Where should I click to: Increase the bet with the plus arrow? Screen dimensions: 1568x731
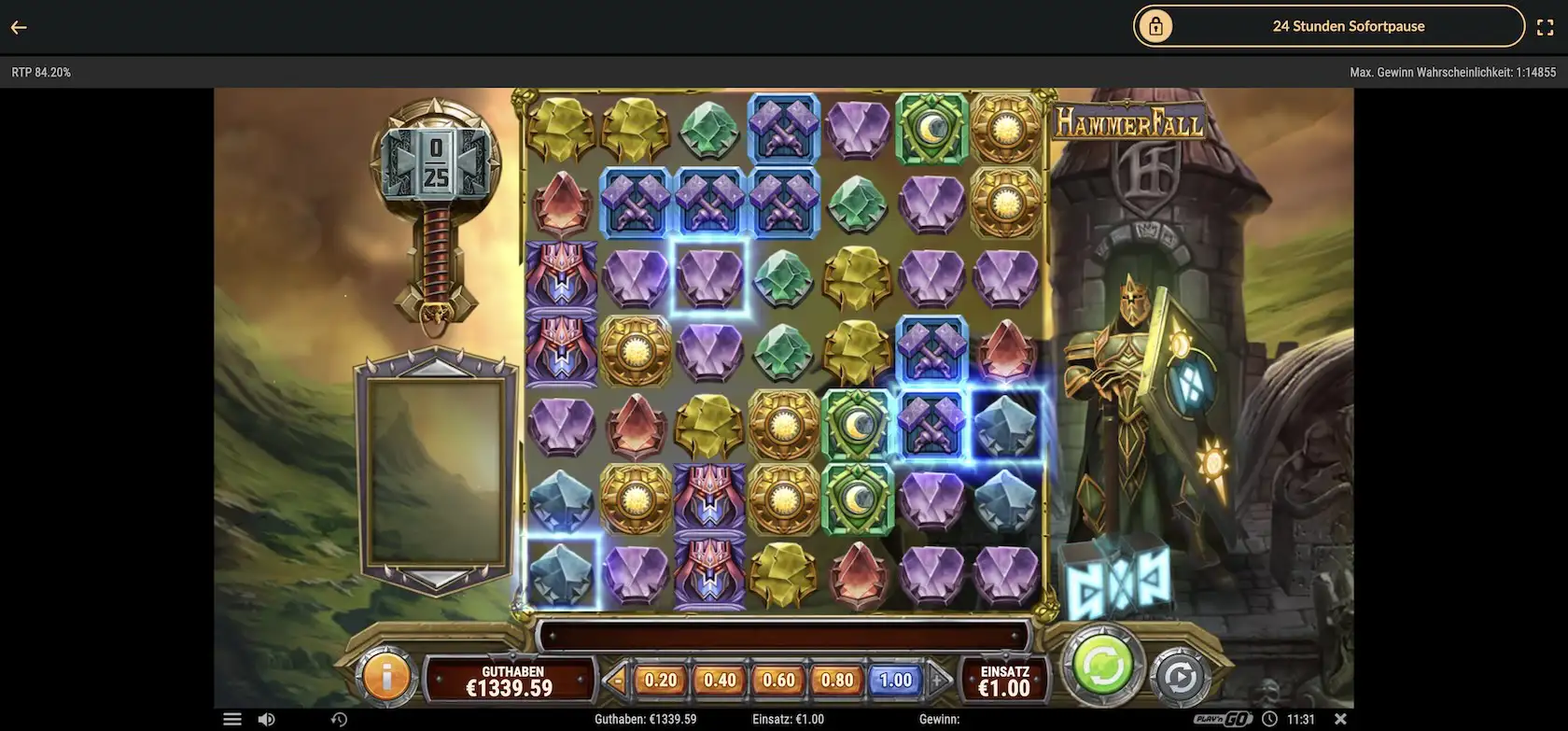pyautogui.click(x=939, y=681)
